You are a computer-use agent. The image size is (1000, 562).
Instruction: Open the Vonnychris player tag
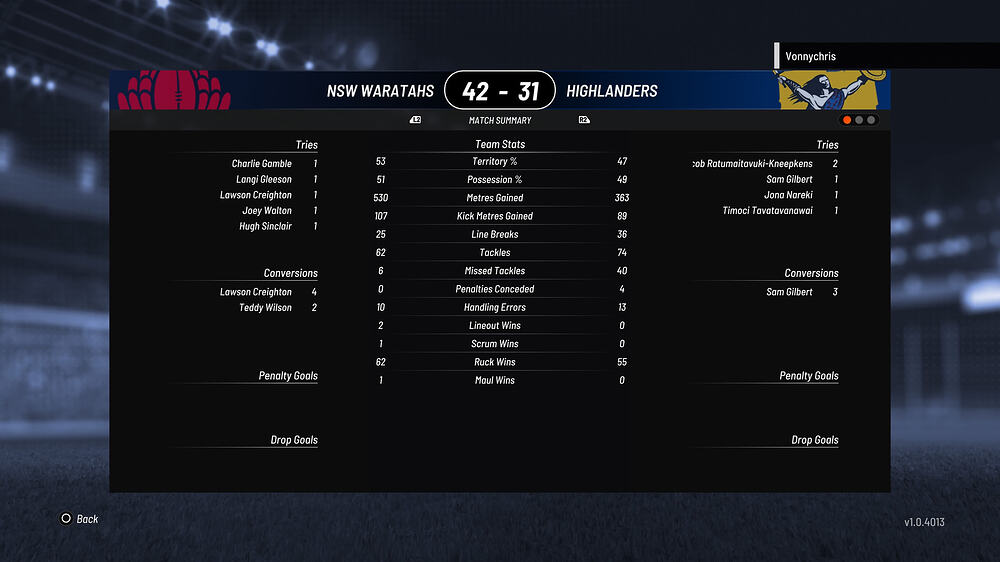click(810, 57)
